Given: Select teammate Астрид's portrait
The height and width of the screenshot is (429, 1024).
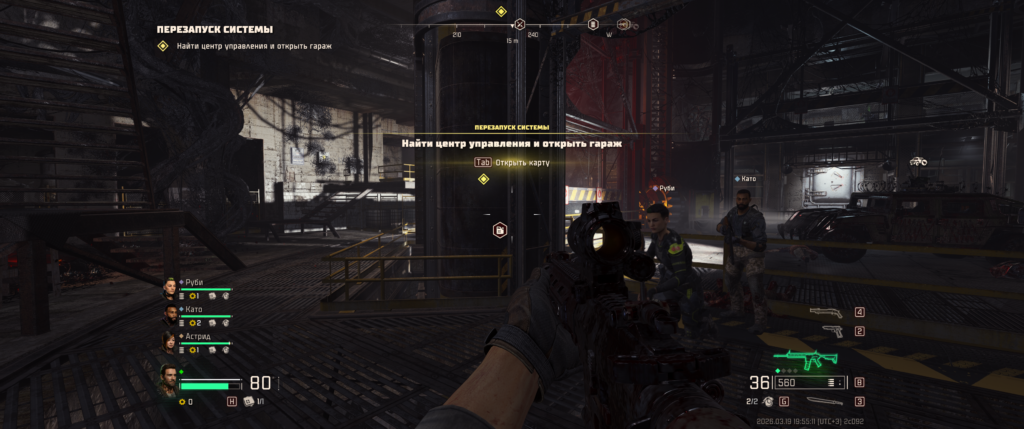Looking at the screenshot, I should [x=170, y=343].
